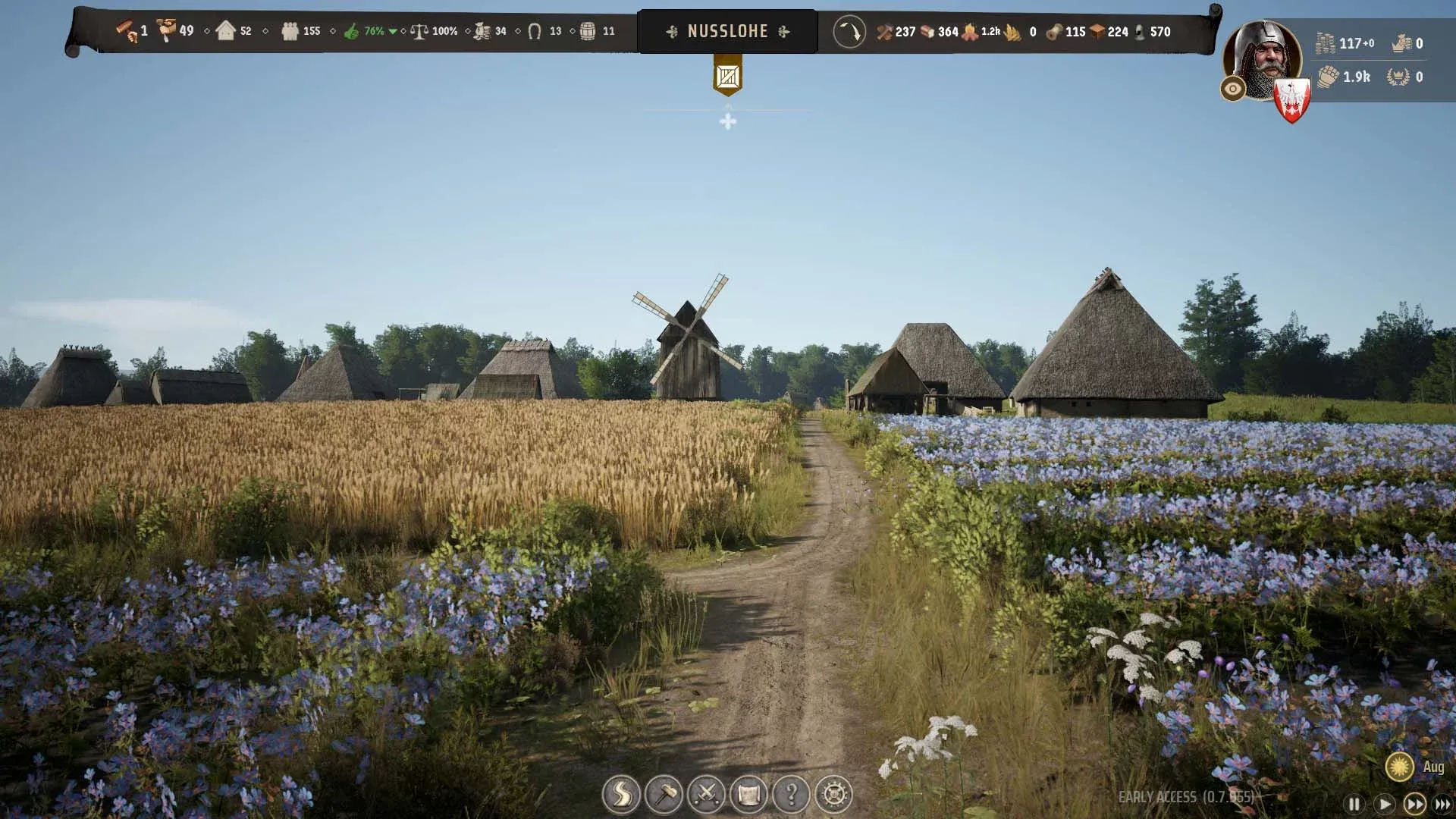This screenshot has height=819, width=1456.
Task: Click the population people icon
Action: coord(290,32)
